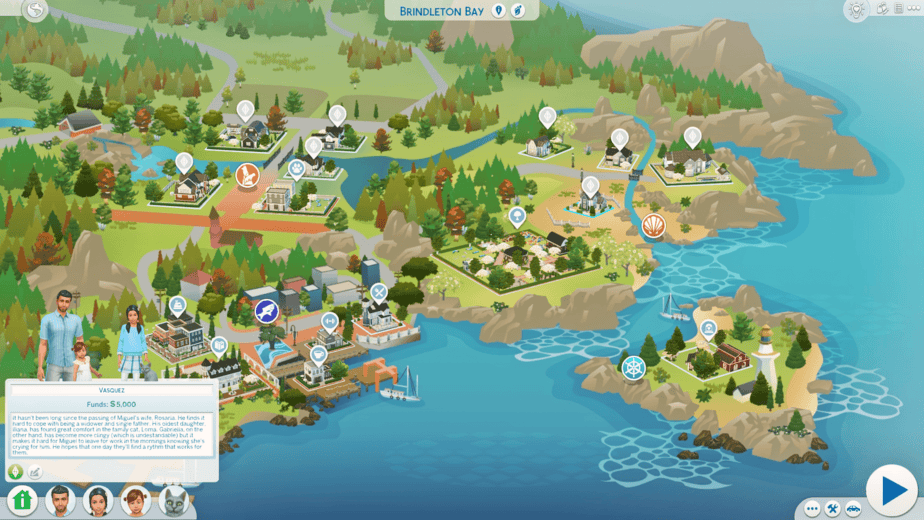924x520 pixels.
Task: Click the globe button in top-left corner
Action: 36,10
